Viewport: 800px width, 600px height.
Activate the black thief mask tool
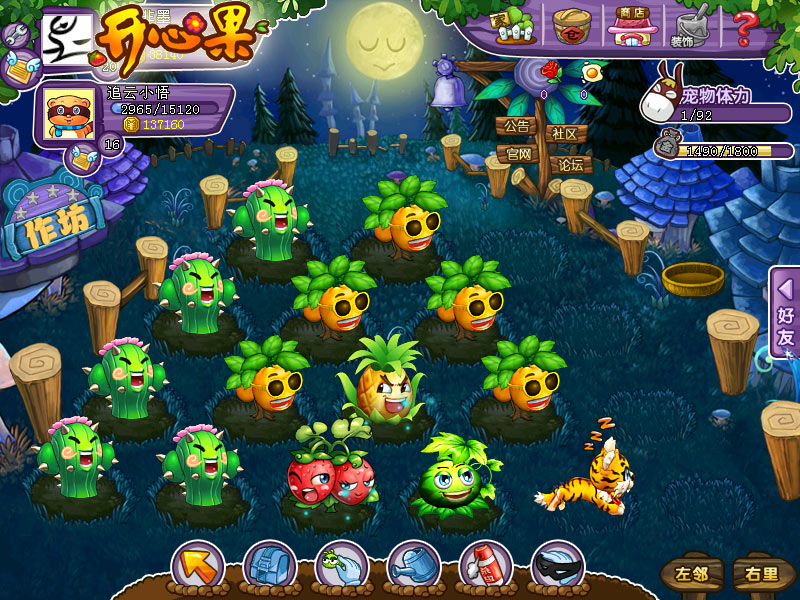[557, 567]
